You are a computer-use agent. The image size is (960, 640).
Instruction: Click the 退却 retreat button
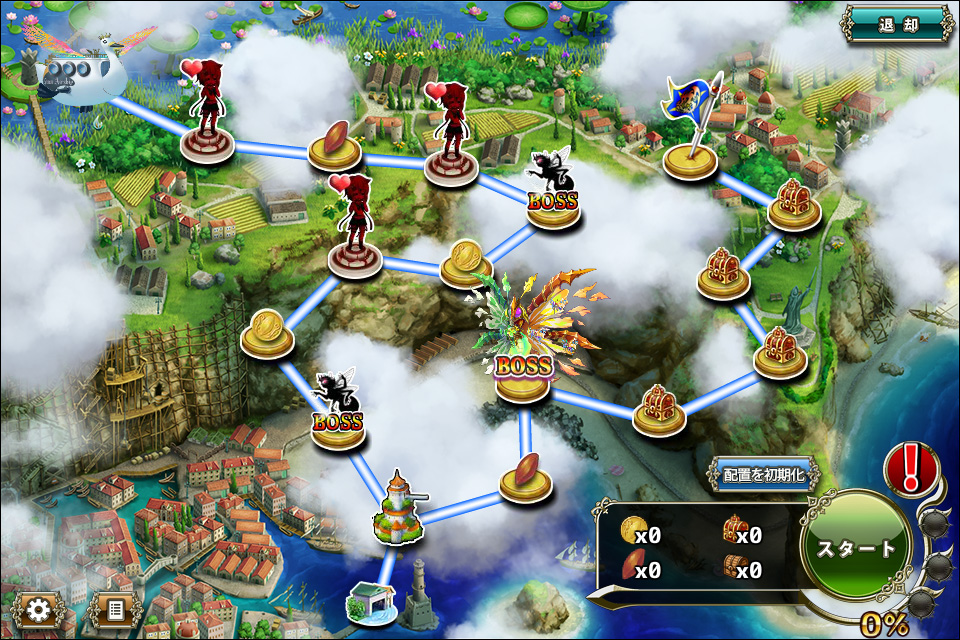tap(896, 25)
